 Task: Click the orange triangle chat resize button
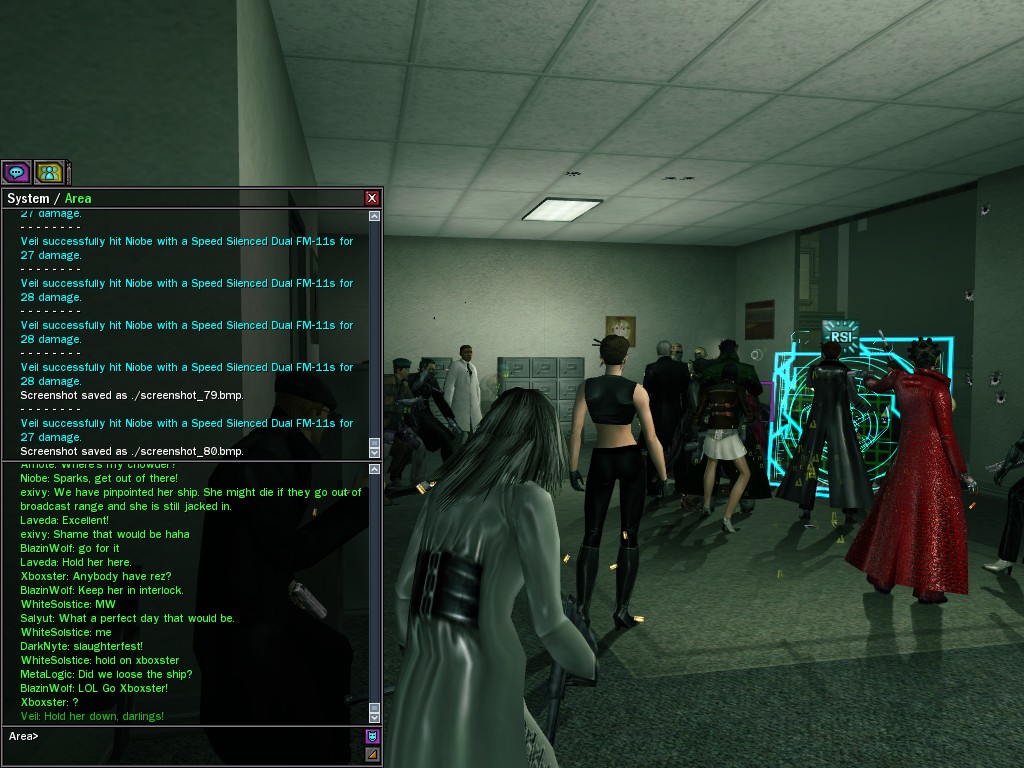click(372, 753)
